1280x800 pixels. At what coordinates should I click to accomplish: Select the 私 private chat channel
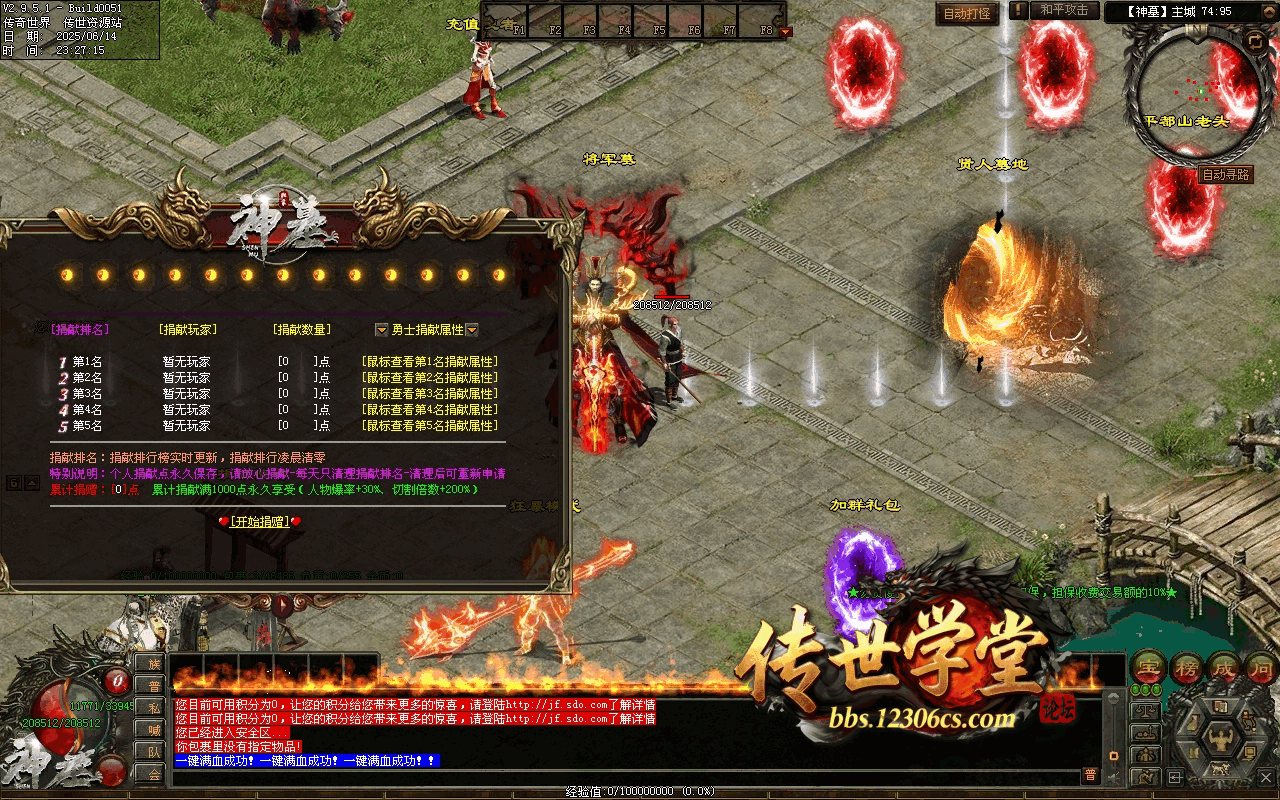[153, 708]
